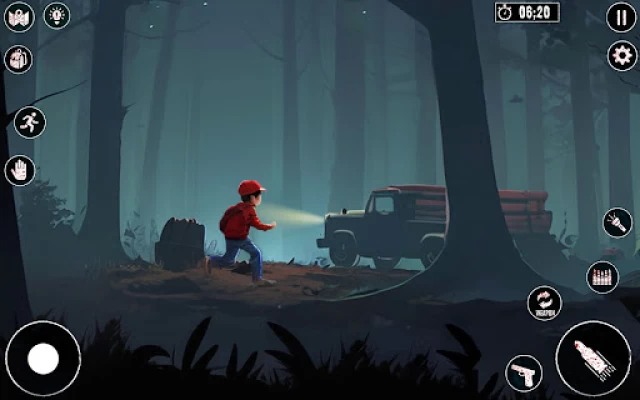Tap the virtual joystick knob
Viewport: 640px width, 400px height.
click(43, 358)
